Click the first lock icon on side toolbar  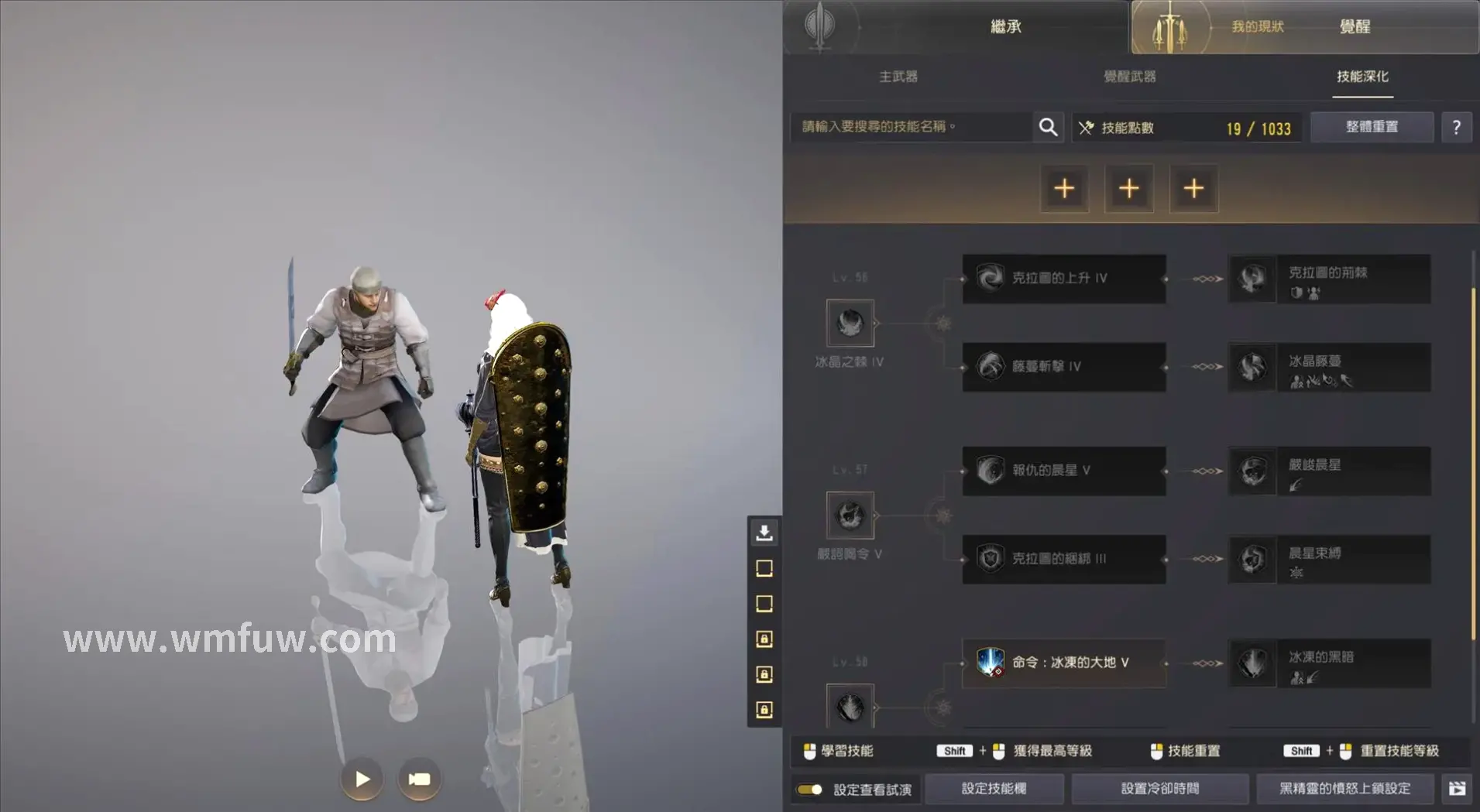pos(764,640)
